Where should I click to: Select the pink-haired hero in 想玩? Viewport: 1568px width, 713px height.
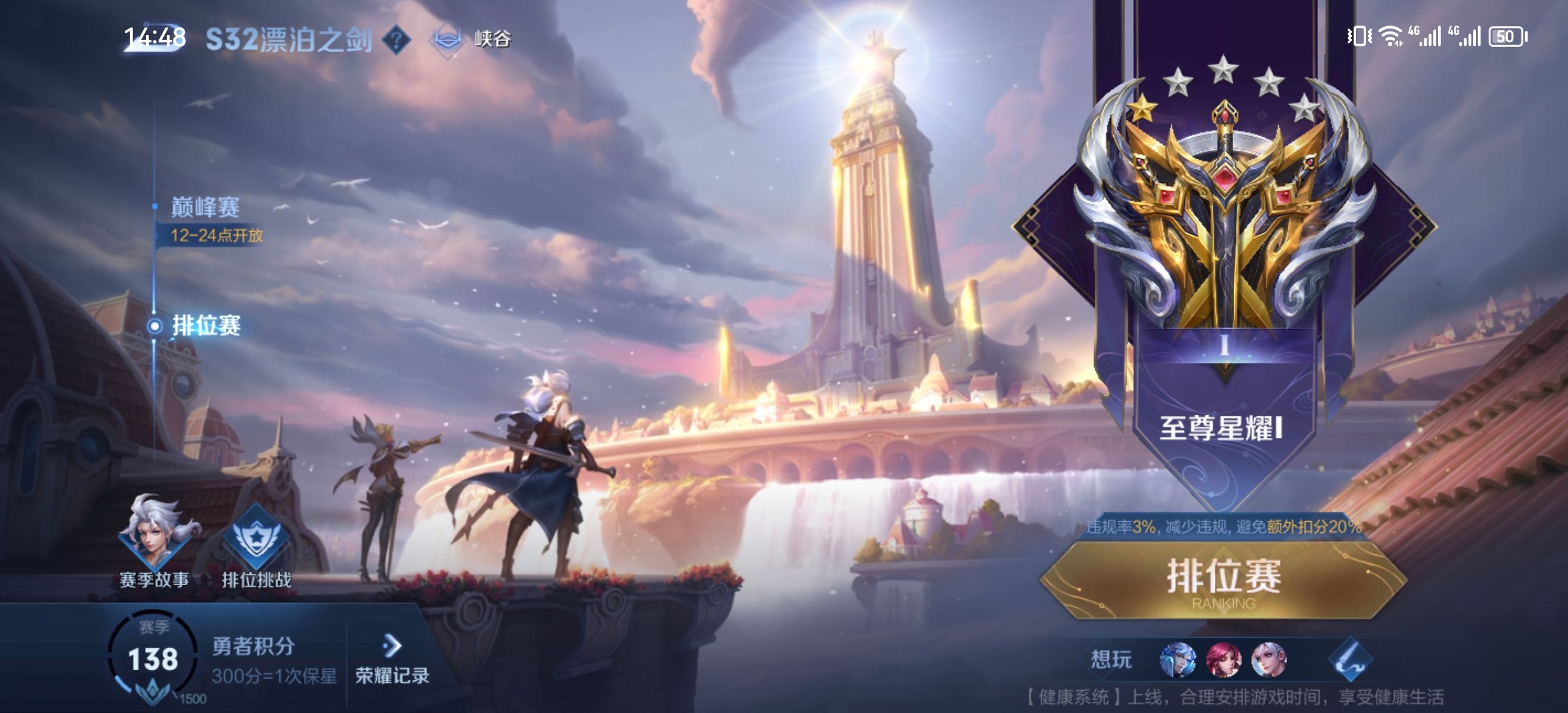coord(1224,660)
